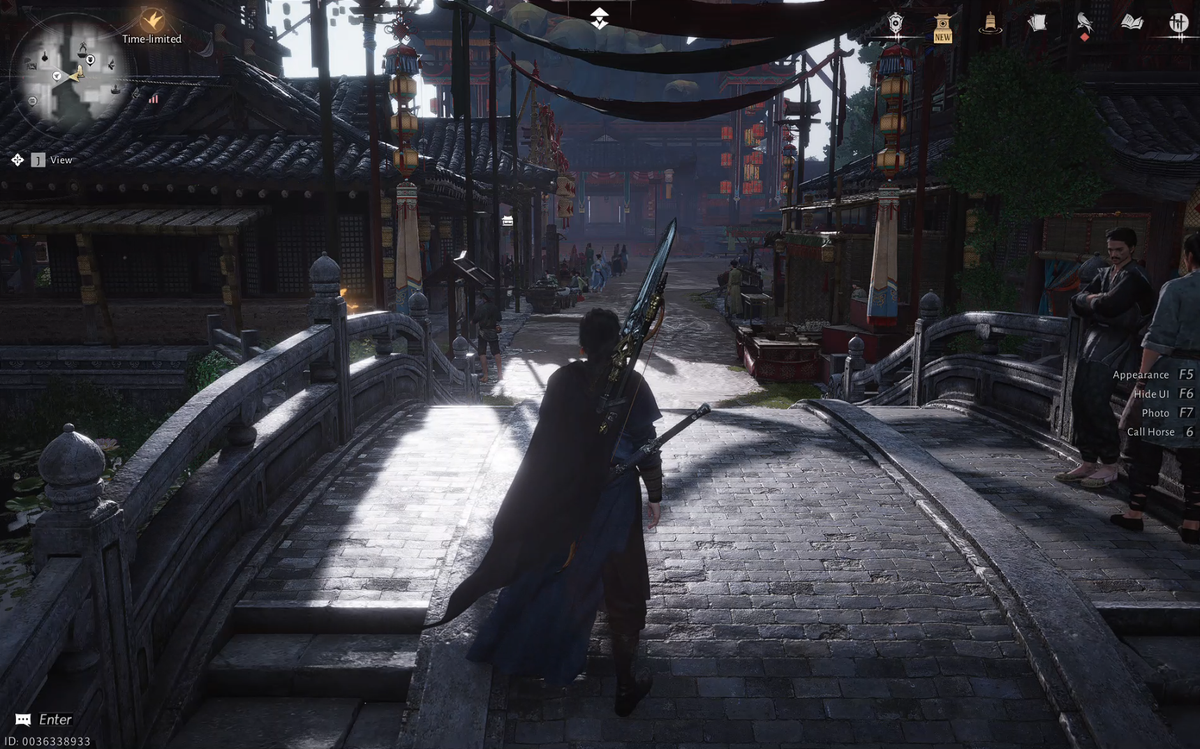Open the circular minimap
This screenshot has width=1200, height=749.
click(x=72, y=73)
